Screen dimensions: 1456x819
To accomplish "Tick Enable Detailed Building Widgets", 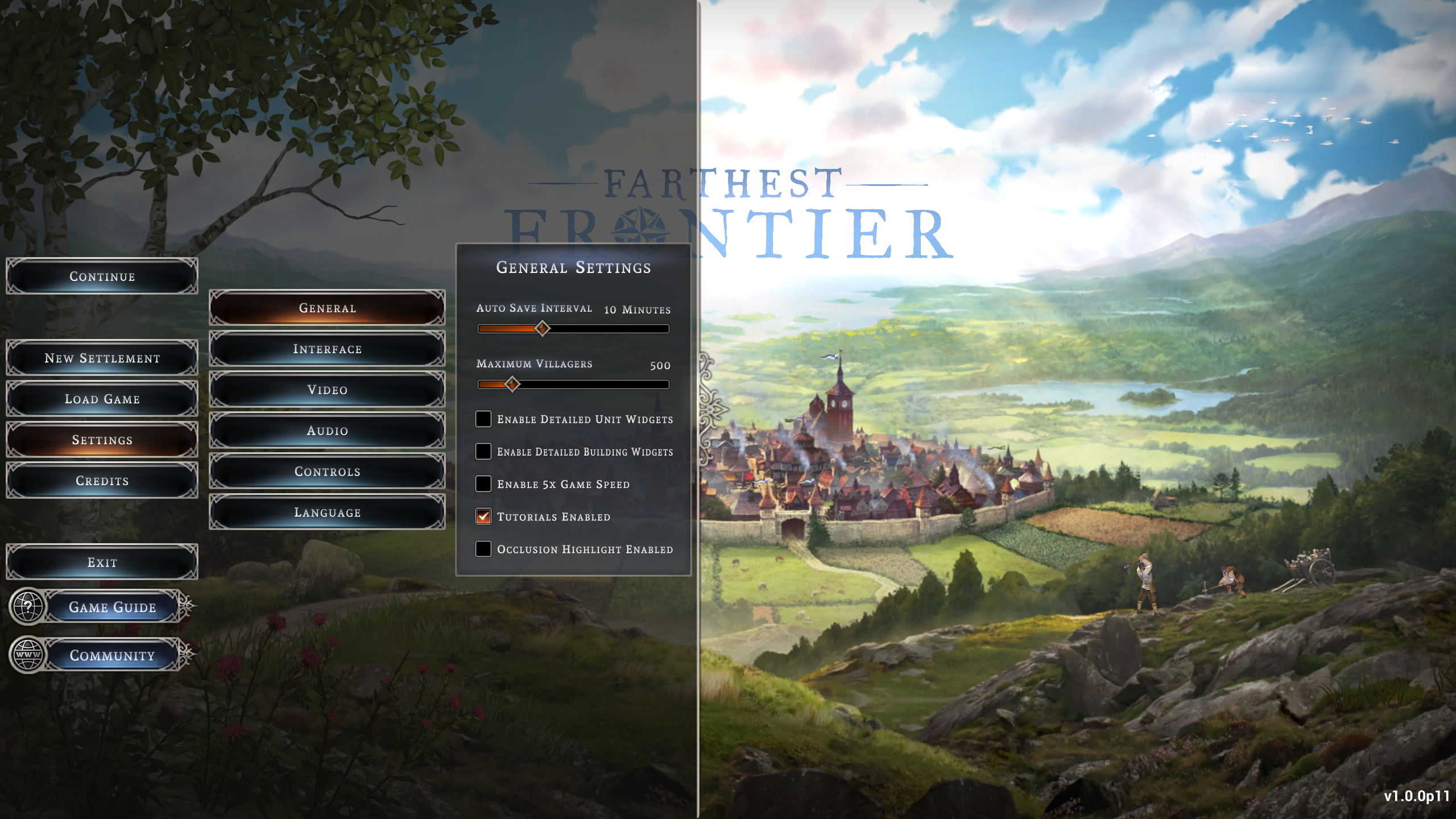I will [x=483, y=452].
